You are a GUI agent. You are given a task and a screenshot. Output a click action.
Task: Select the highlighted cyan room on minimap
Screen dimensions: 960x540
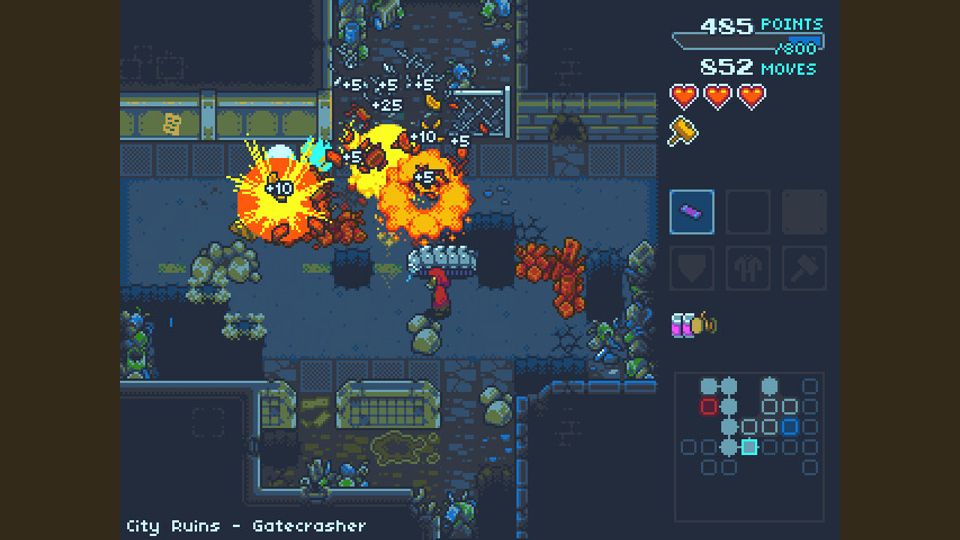(x=749, y=446)
